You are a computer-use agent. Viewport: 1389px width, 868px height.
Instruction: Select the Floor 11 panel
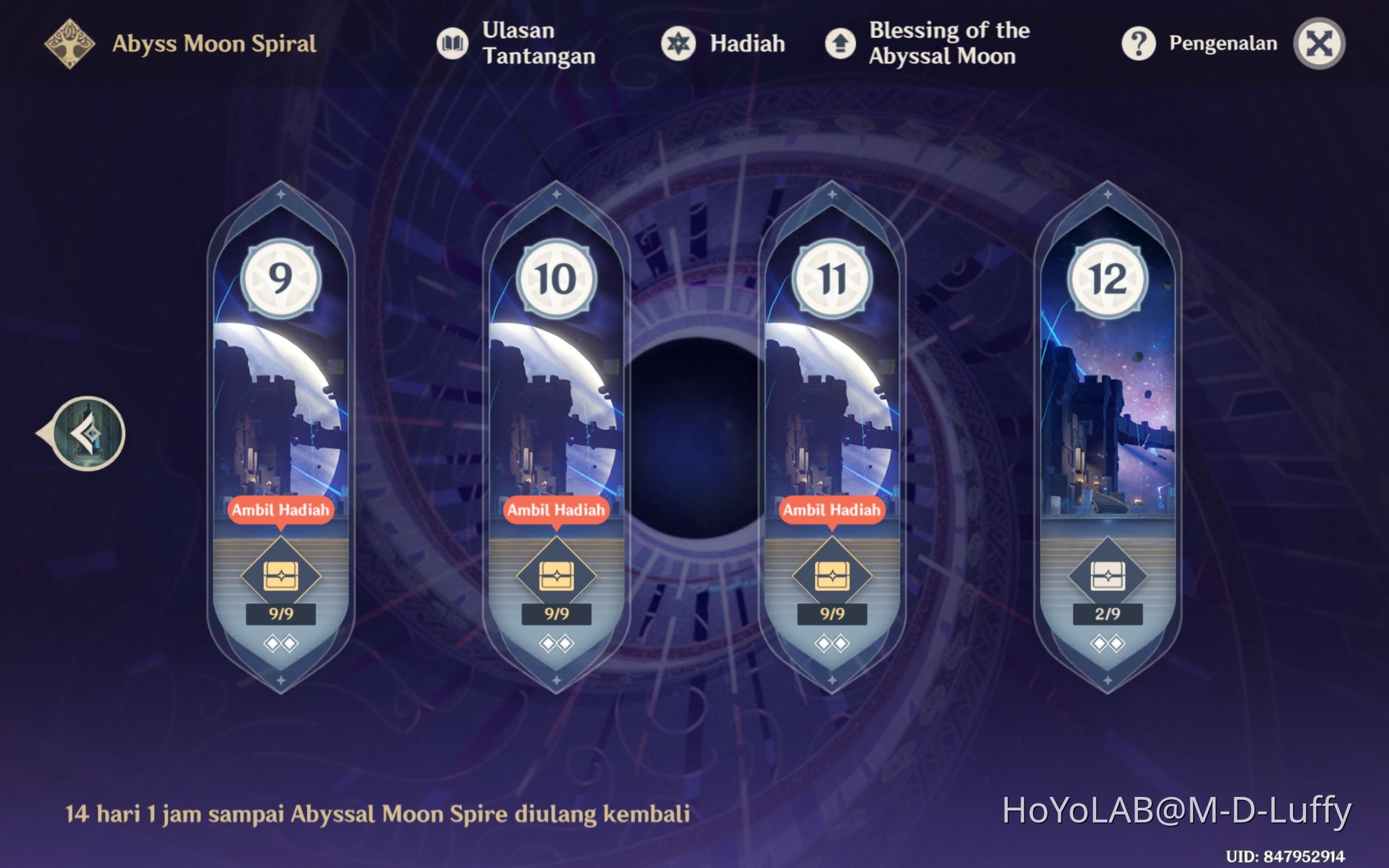tap(832, 402)
